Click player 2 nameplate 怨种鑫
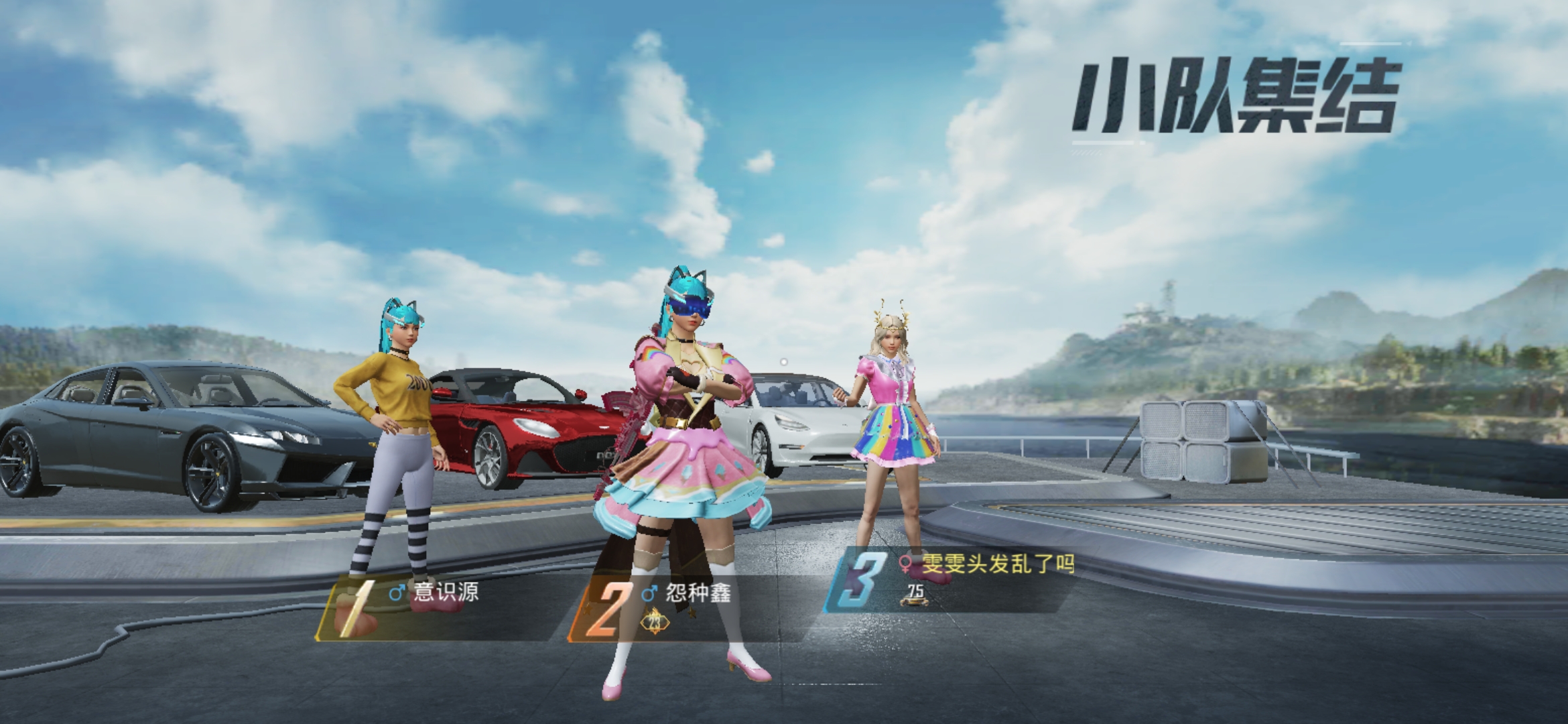The height and width of the screenshot is (724, 1568). pyautogui.click(x=697, y=593)
